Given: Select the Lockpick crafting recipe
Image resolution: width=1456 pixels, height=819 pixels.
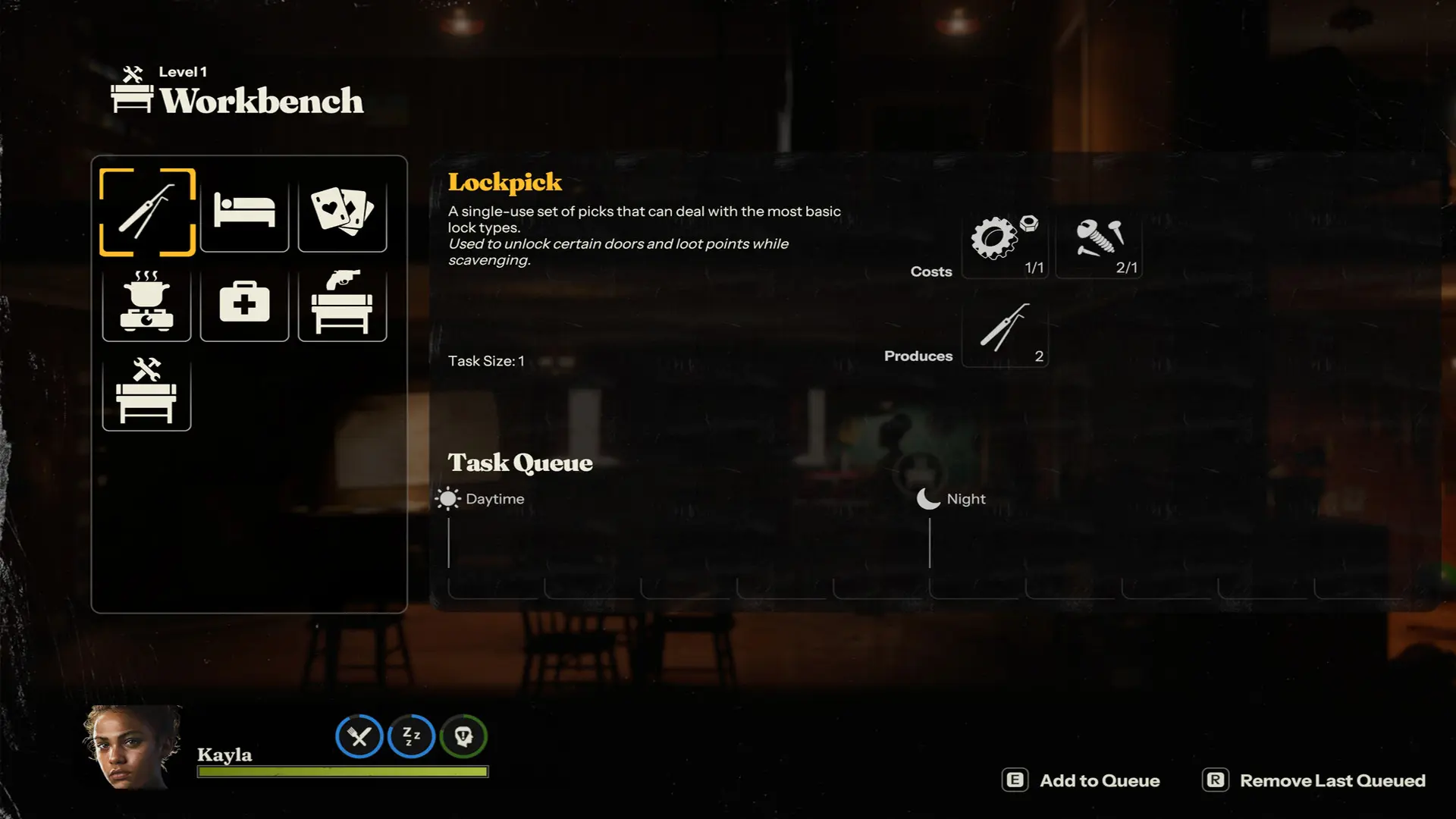Looking at the screenshot, I should coord(147,212).
